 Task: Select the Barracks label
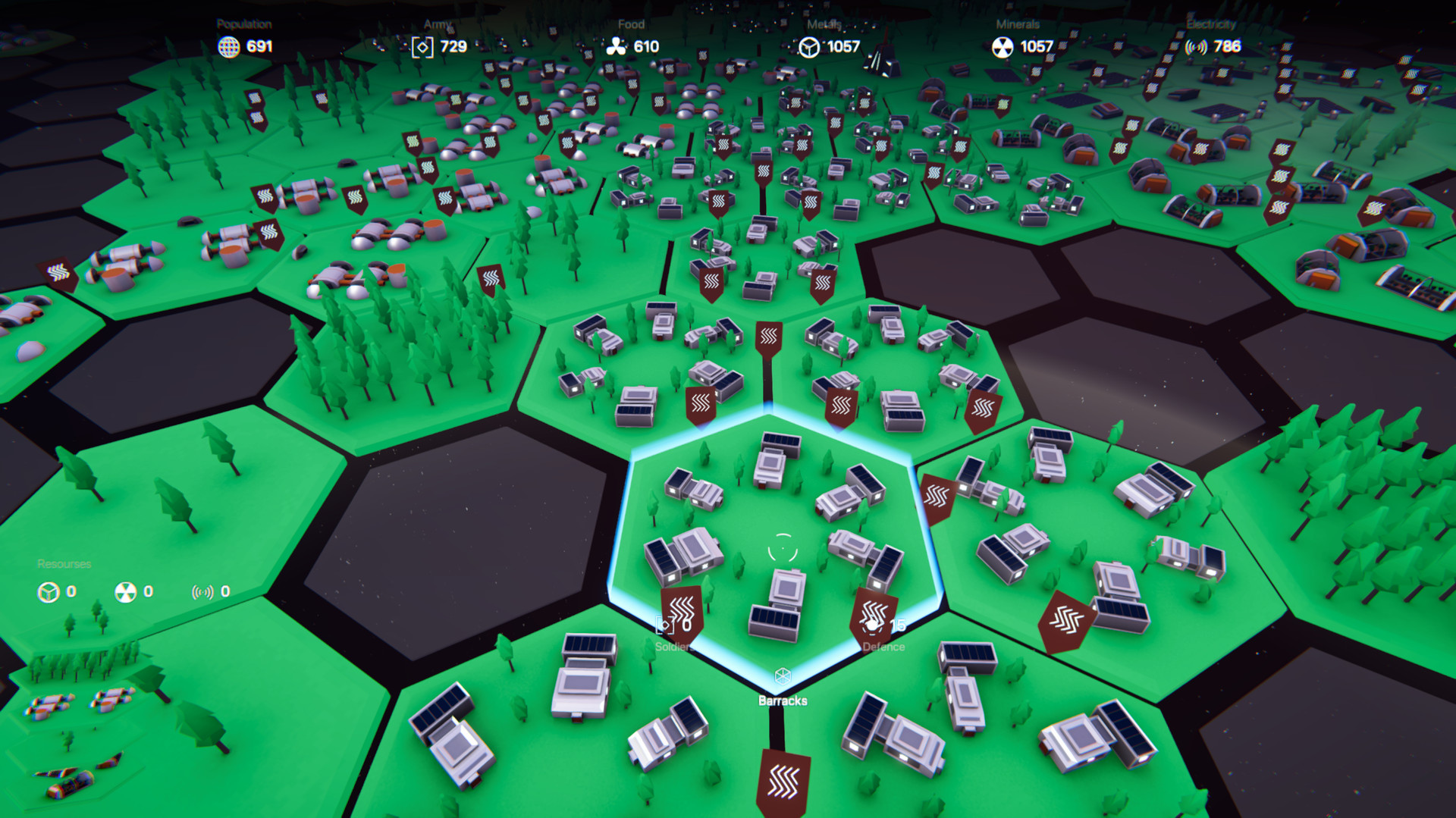coord(783,701)
